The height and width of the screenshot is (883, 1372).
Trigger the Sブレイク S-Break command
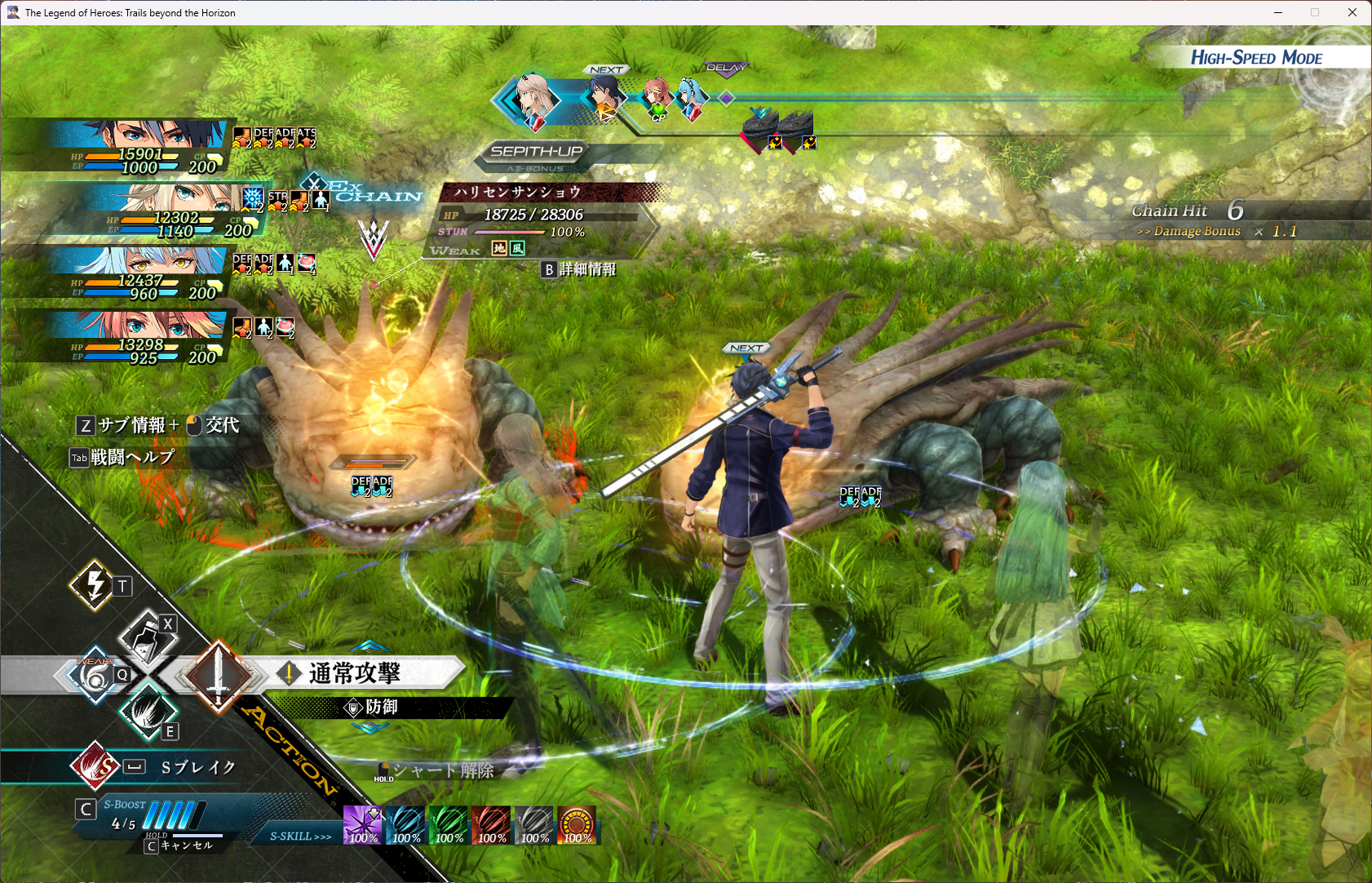[198, 767]
